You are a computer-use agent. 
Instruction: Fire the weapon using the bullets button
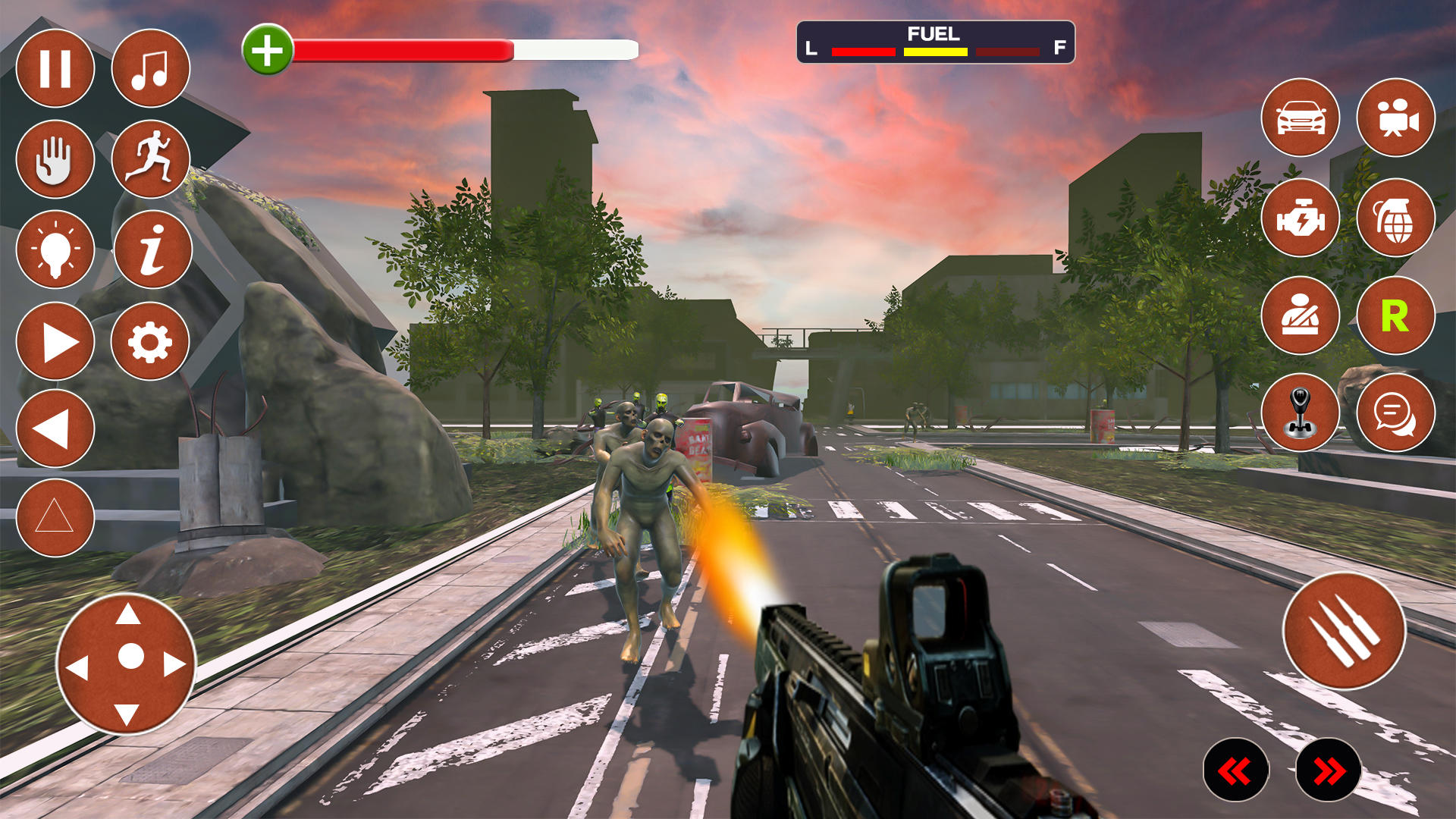click(1344, 631)
